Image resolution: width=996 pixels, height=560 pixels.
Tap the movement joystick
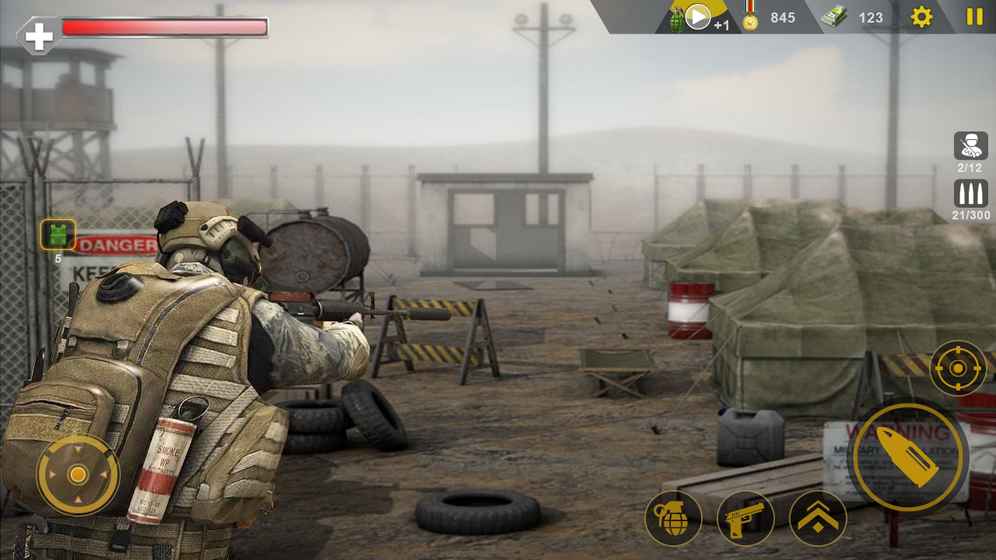[78, 474]
